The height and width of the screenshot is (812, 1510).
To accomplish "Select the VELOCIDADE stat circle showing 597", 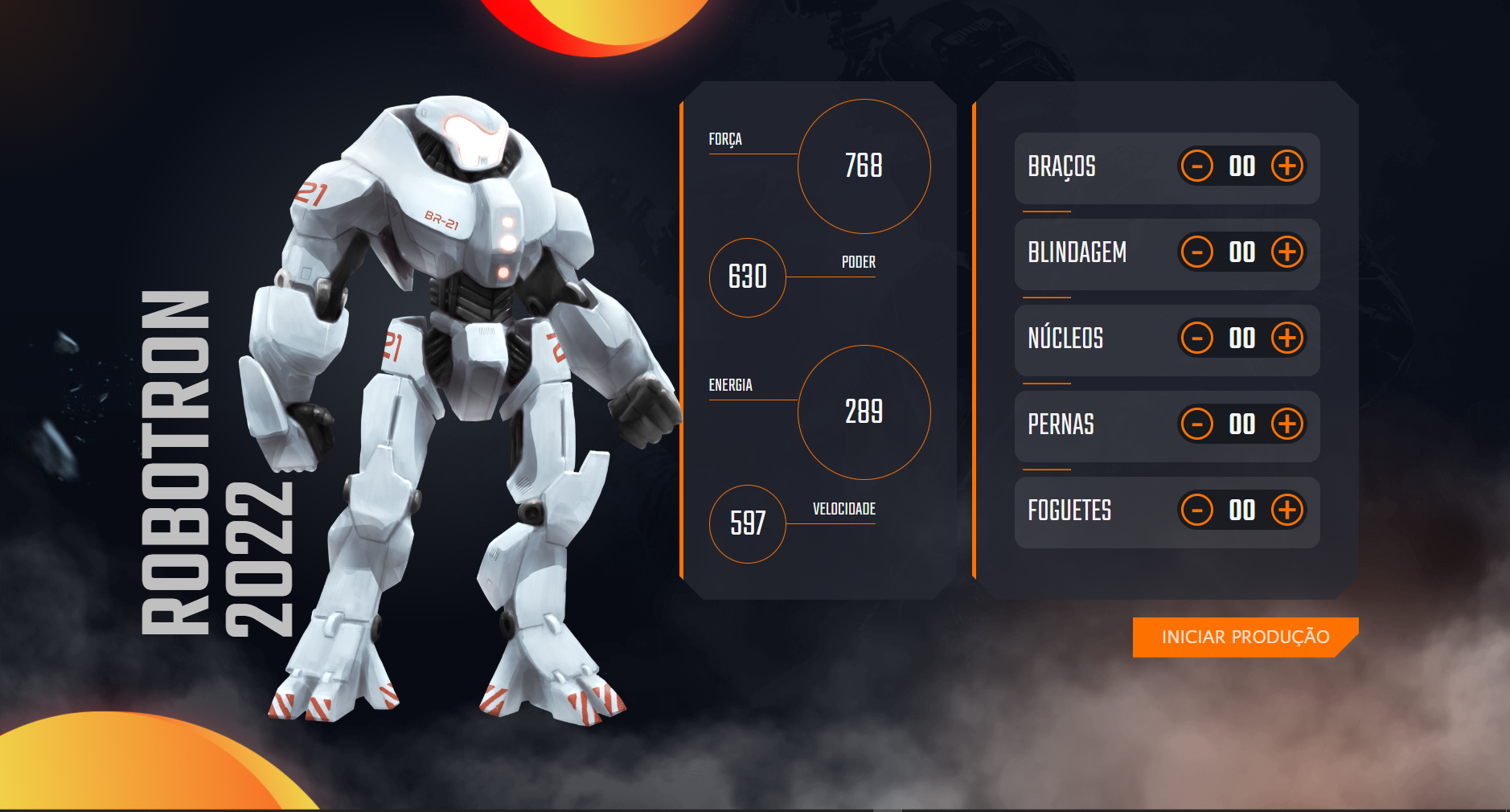I will [x=747, y=523].
